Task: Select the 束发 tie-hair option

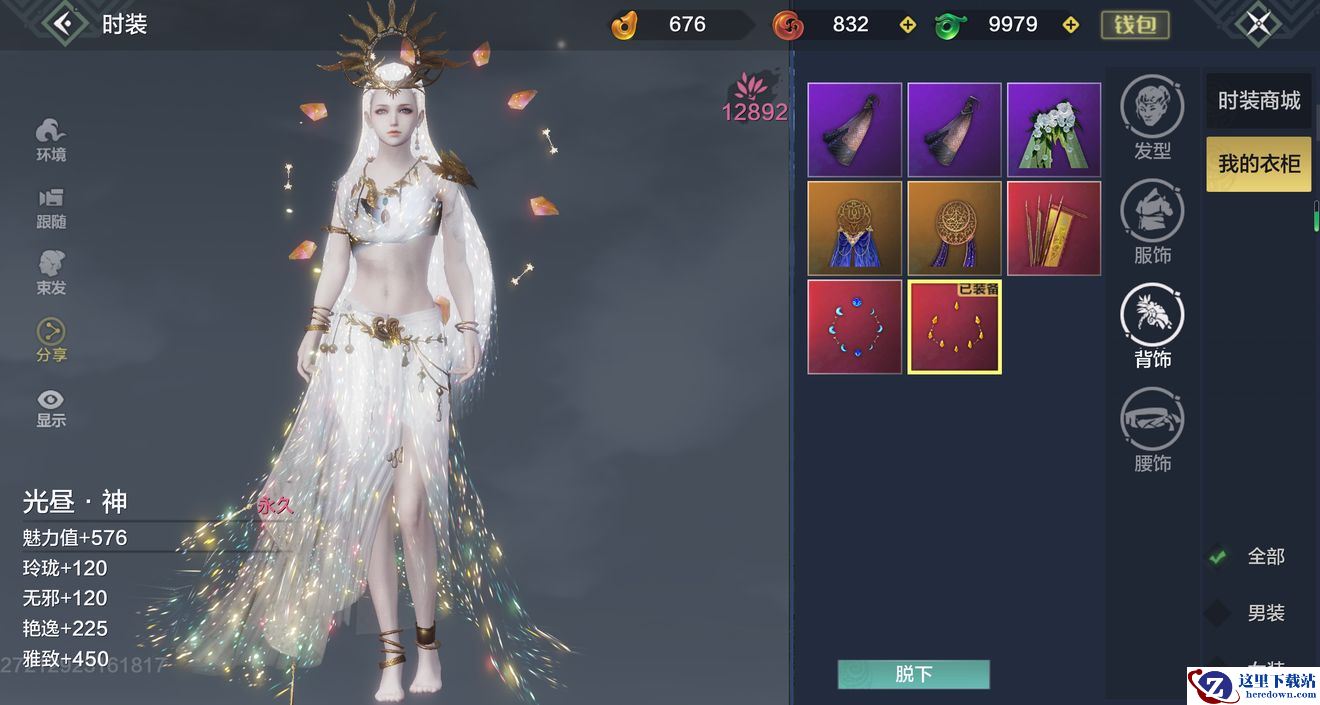Action: coord(51,273)
